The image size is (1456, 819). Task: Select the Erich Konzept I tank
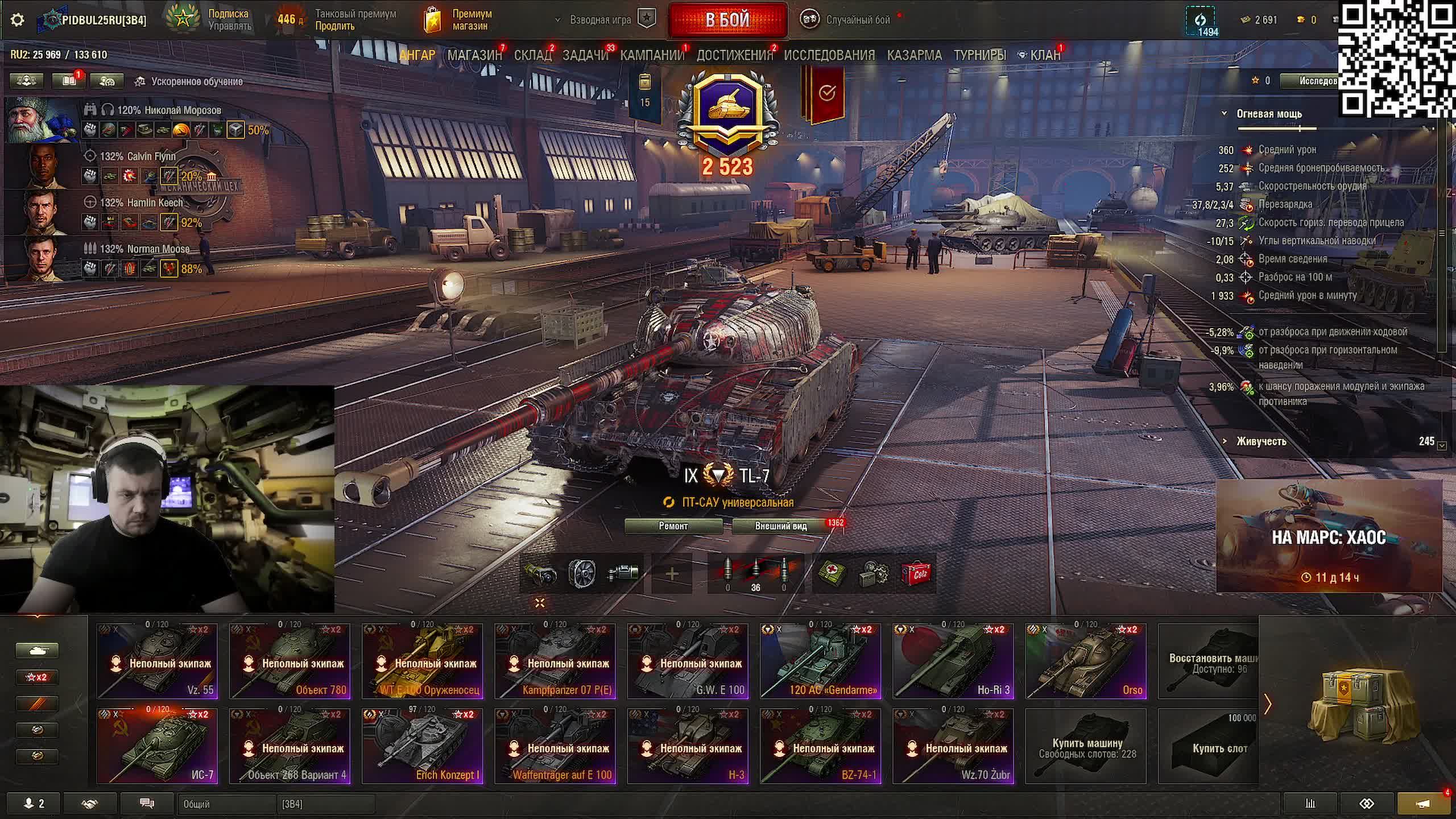click(422, 746)
